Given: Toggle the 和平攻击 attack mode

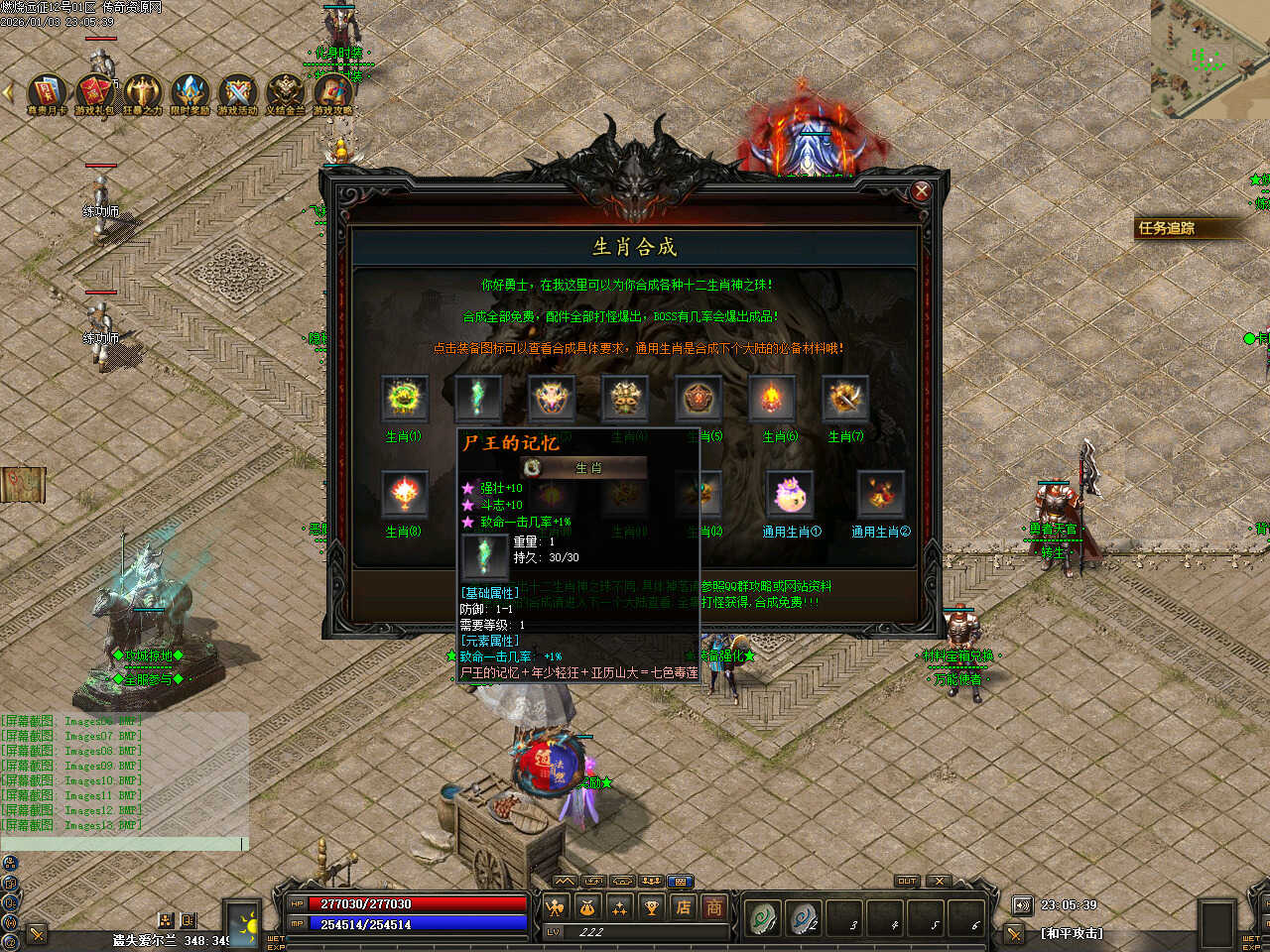Looking at the screenshot, I should pyautogui.click(x=1072, y=933).
